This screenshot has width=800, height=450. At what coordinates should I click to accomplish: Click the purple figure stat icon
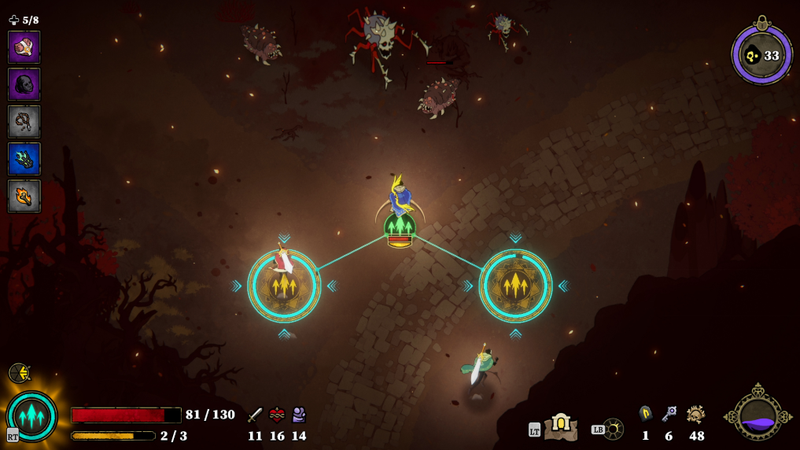298,415
